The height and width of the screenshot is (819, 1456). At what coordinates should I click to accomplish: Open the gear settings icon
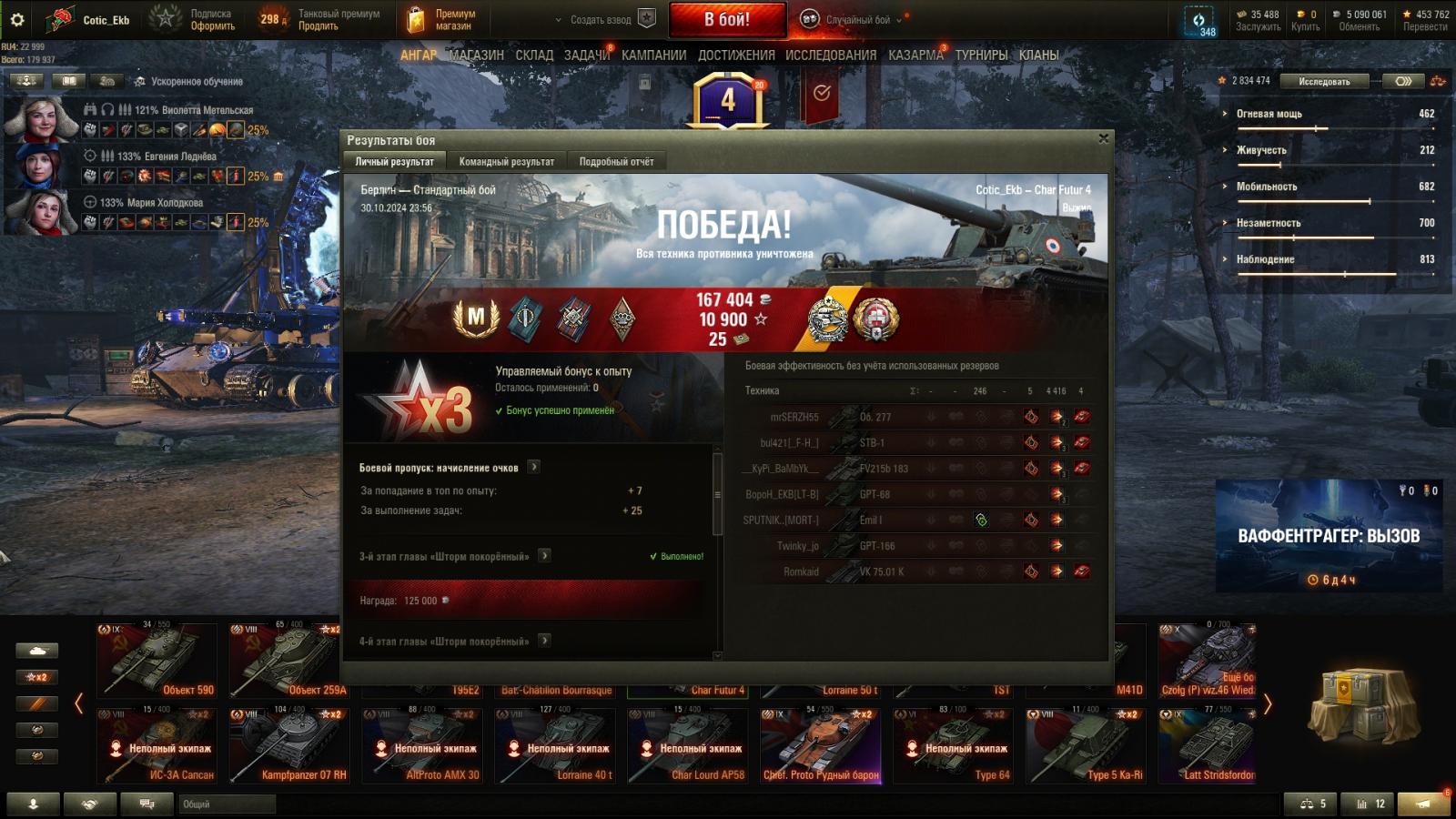coord(16,19)
